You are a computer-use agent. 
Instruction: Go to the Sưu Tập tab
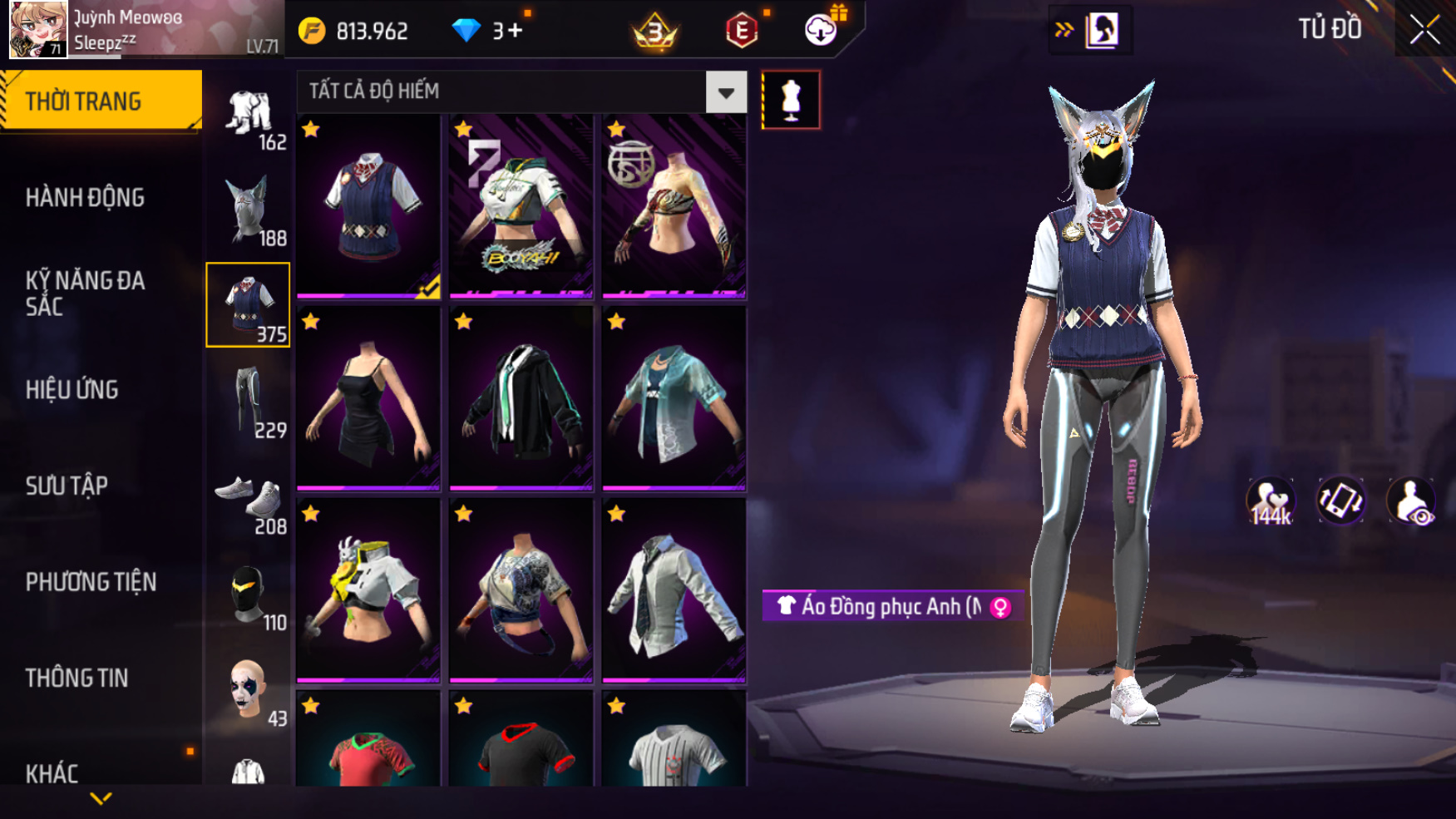tap(67, 486)
